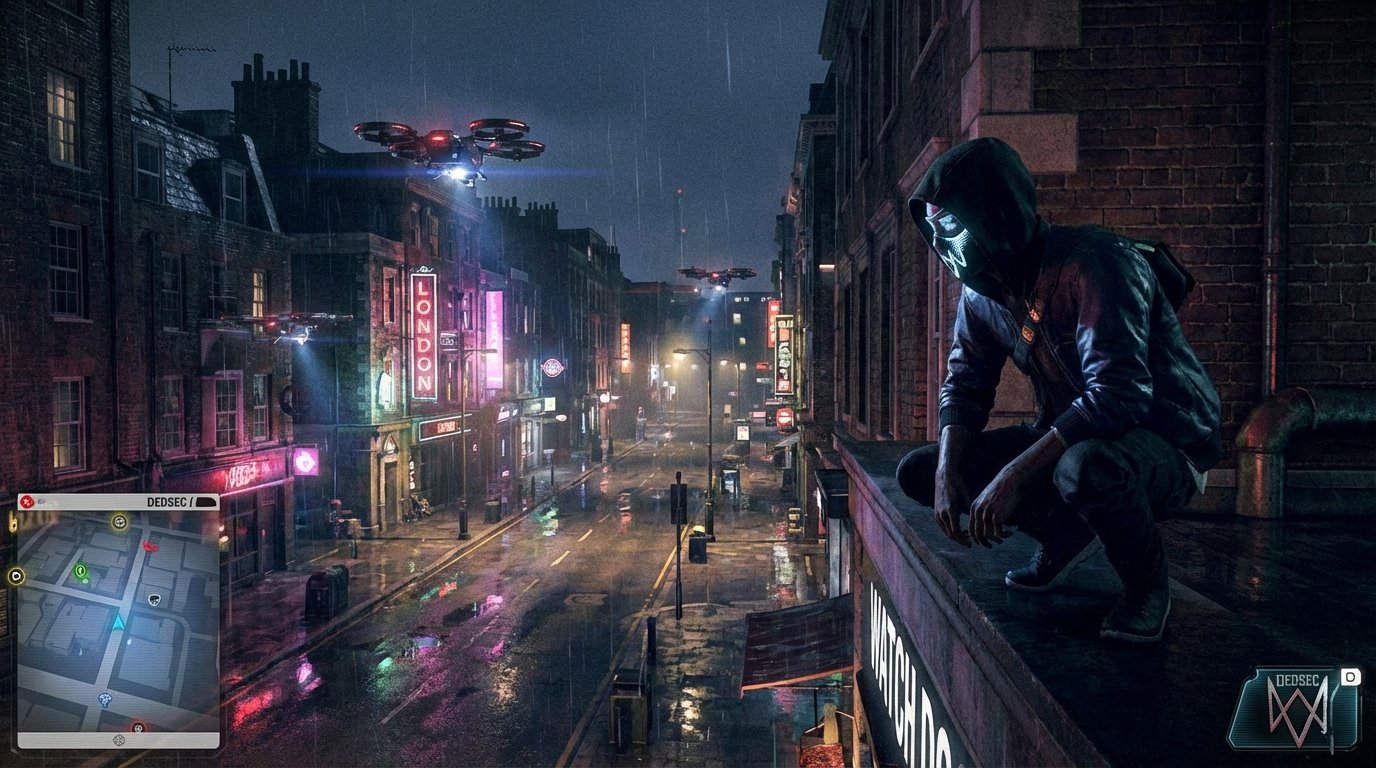Click the red faction emblem in the minimap header
The image size is (1376, 768).
click(26, 501)
